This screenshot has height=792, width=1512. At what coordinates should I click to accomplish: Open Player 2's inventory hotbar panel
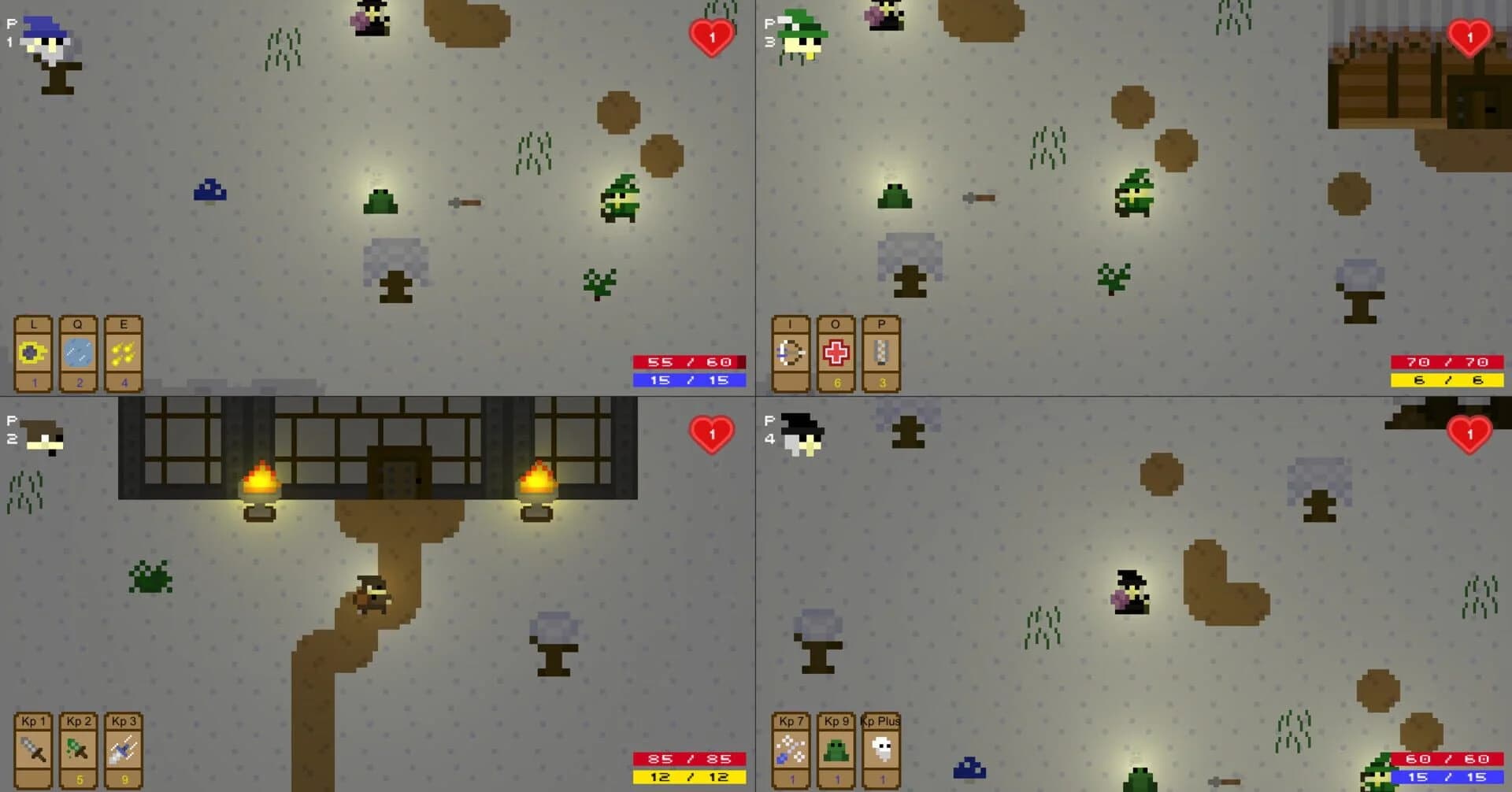pyautogui.click(x=78, y=749)
